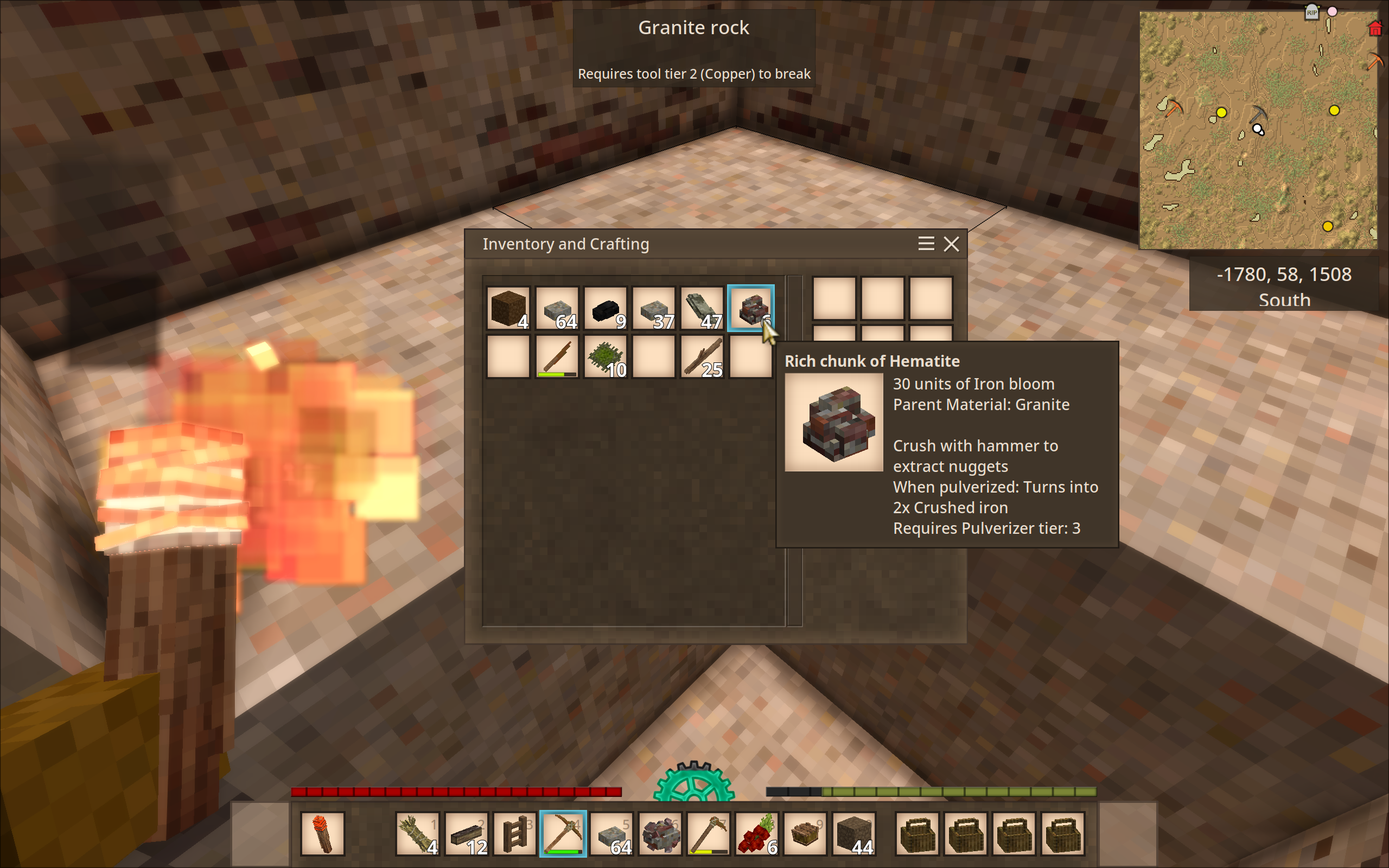Choose the 44 soil blocks hotbar slot
Image resolution: width=1389 pixels, height=868 pixels.
point(854,834)
